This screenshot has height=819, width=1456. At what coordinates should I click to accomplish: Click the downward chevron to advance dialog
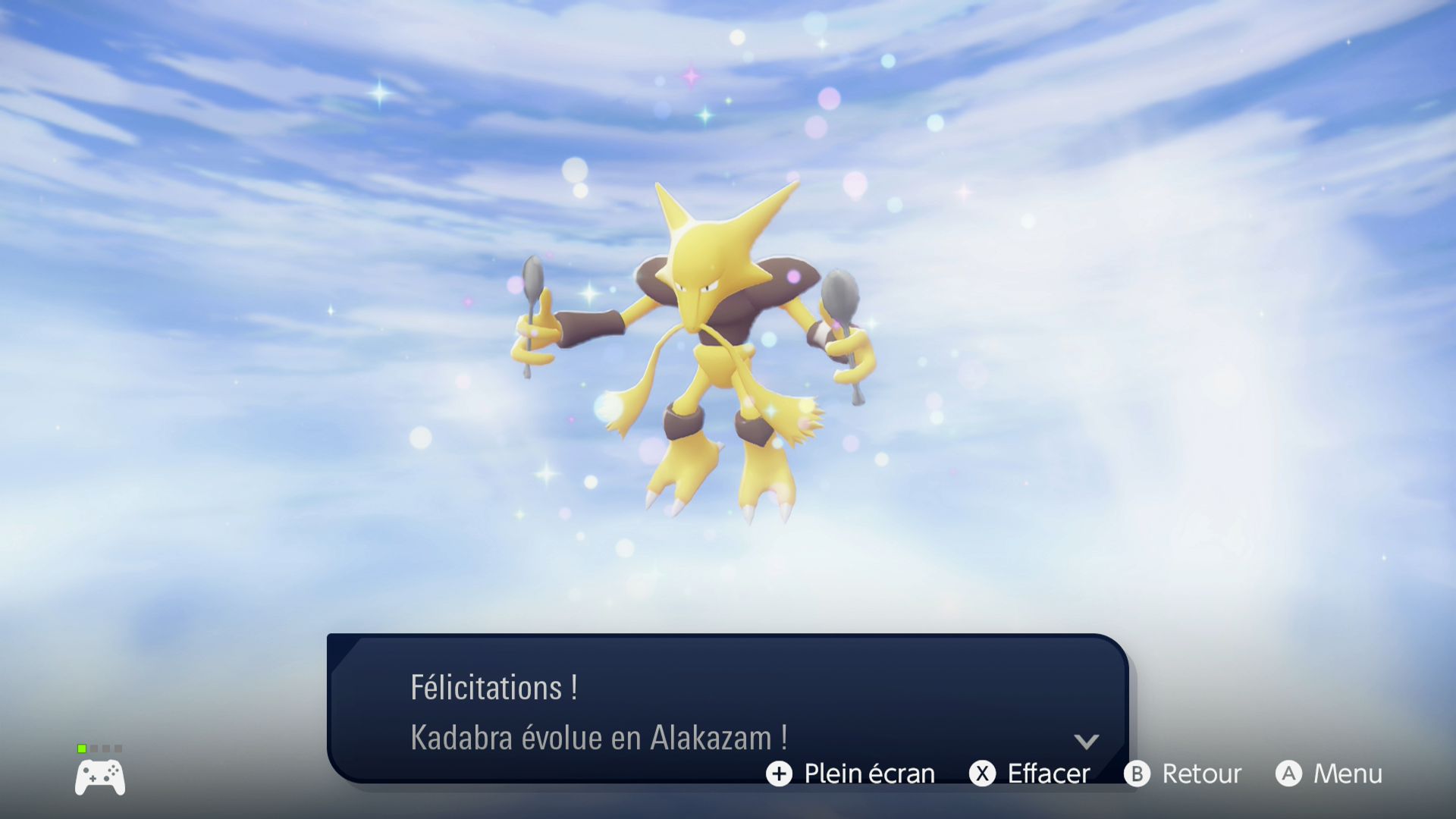click(1087, 743)
